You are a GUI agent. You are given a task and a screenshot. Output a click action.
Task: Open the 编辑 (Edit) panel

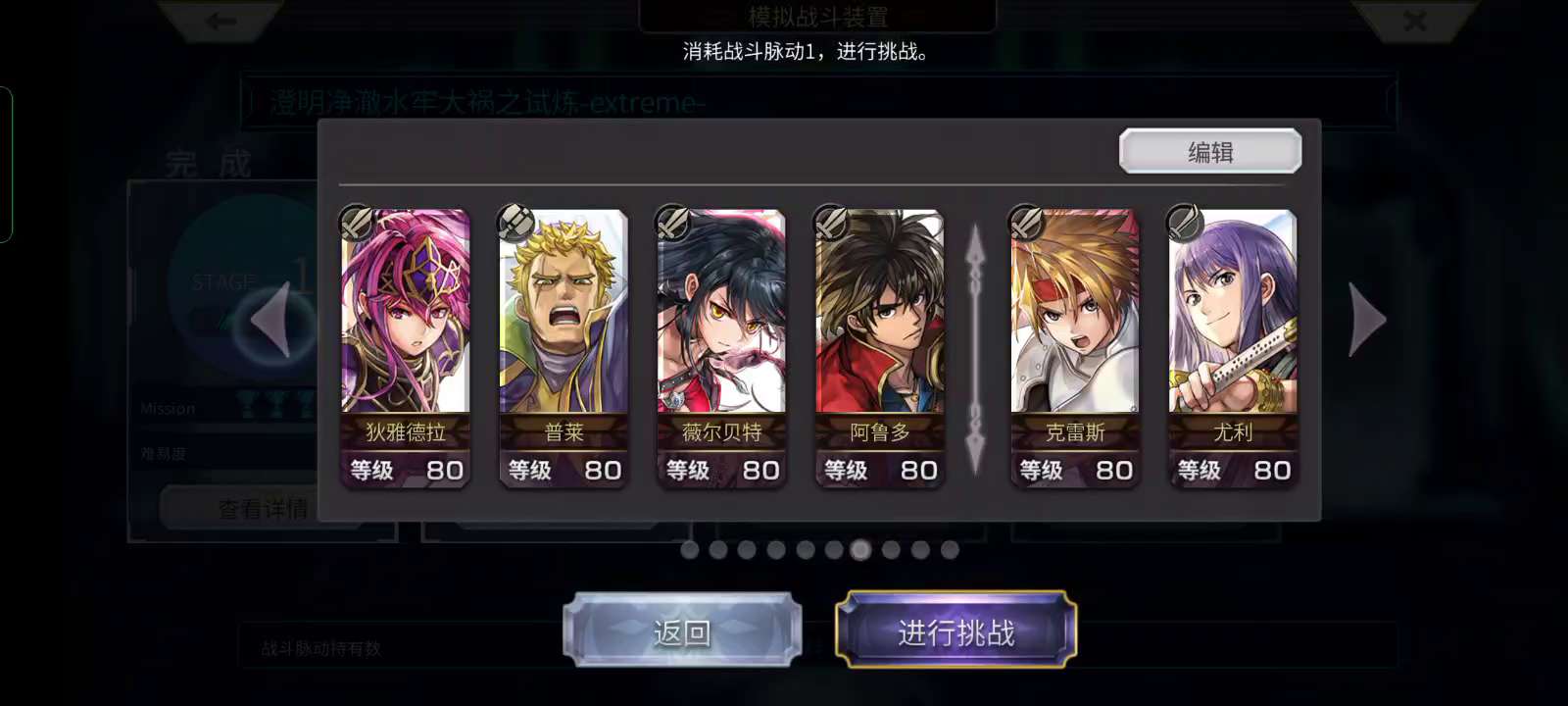point(1209,150)
